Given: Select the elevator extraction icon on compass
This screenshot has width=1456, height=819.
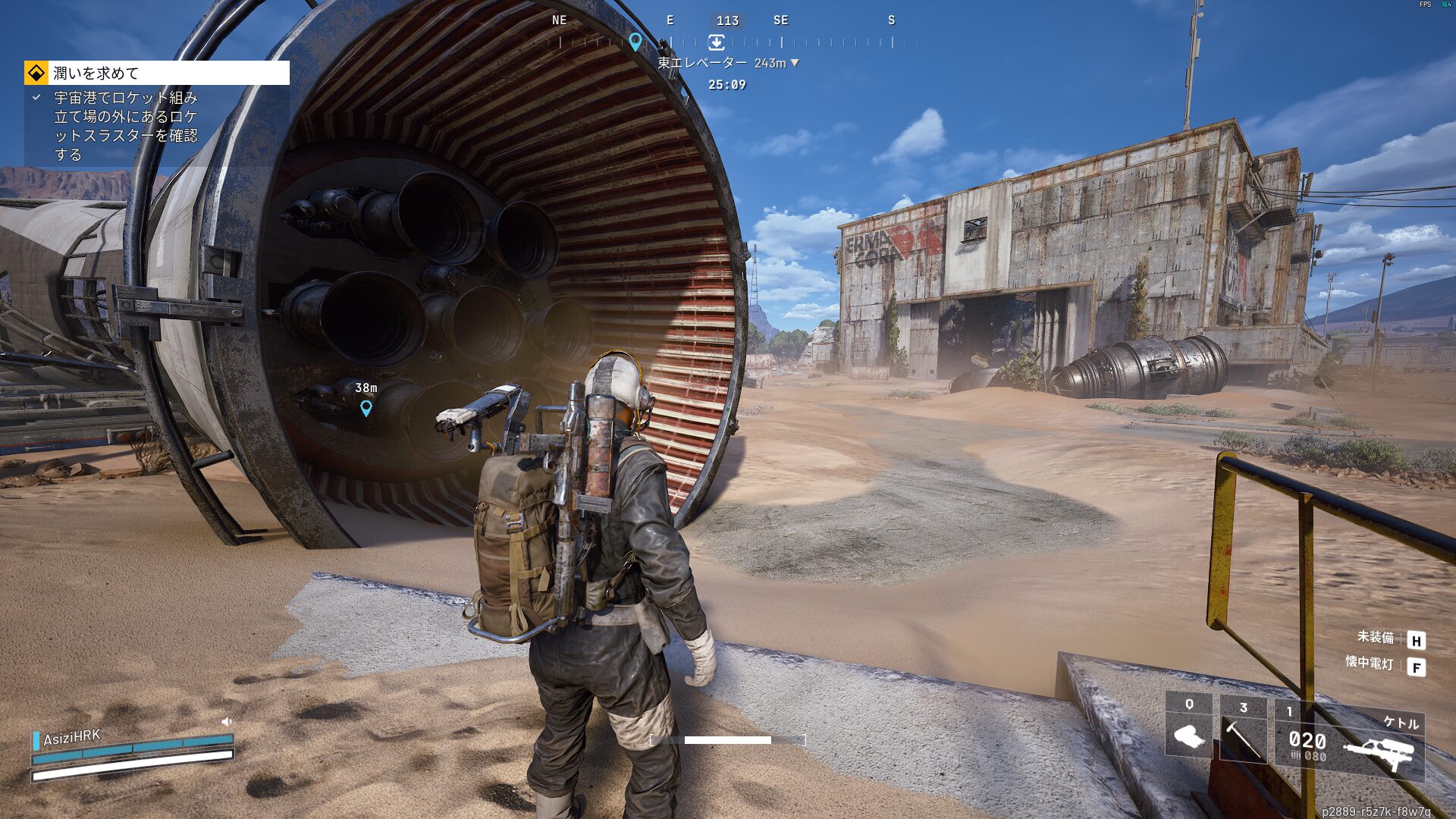Looking at the screenshot, I should coord(716,42).
